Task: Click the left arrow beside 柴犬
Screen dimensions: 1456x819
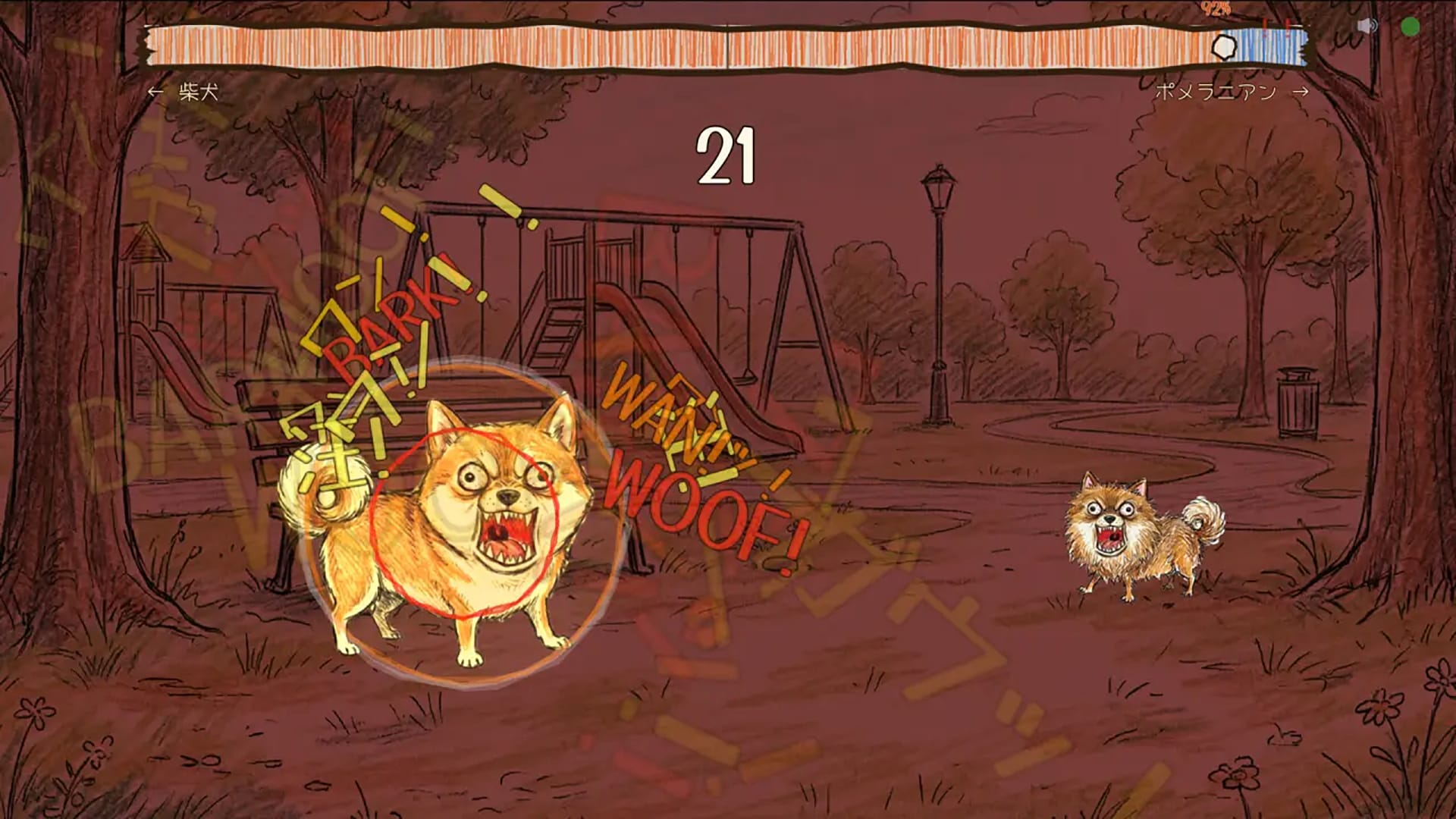Action: point(155,91)
